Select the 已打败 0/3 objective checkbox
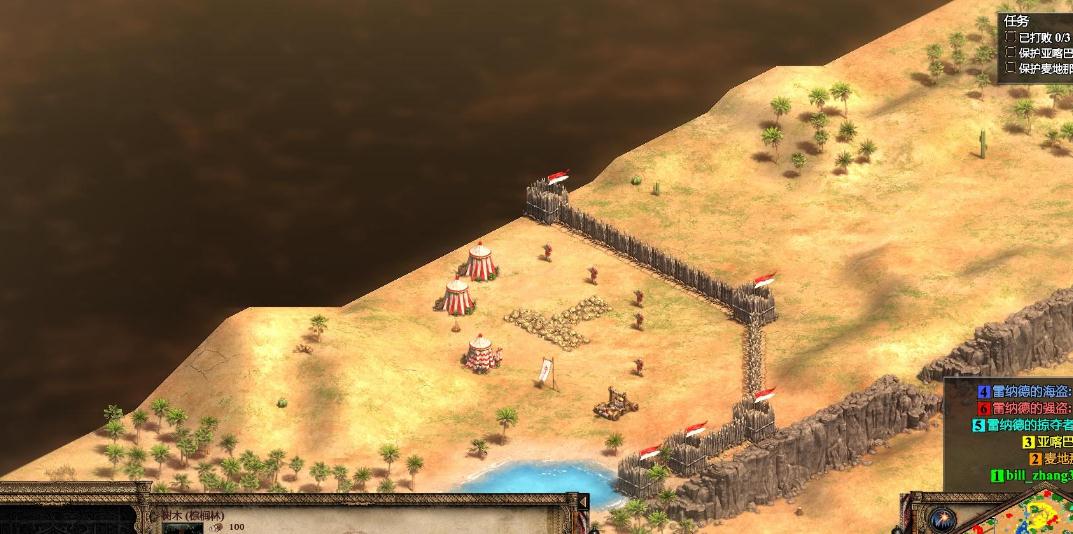Viewport: 1073px width, 534px height. [1011, 37]
